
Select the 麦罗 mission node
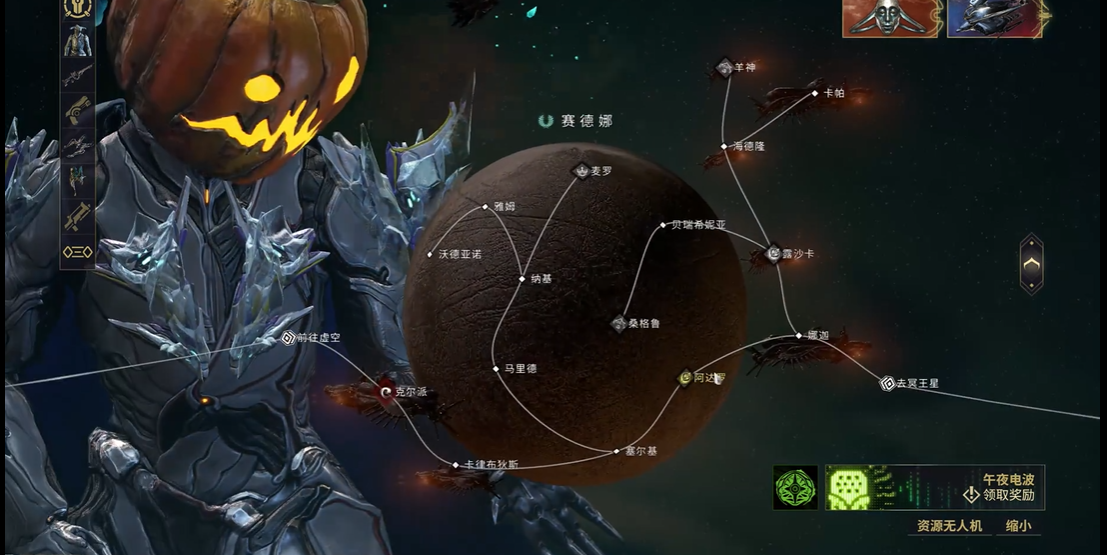pos(582,172)
